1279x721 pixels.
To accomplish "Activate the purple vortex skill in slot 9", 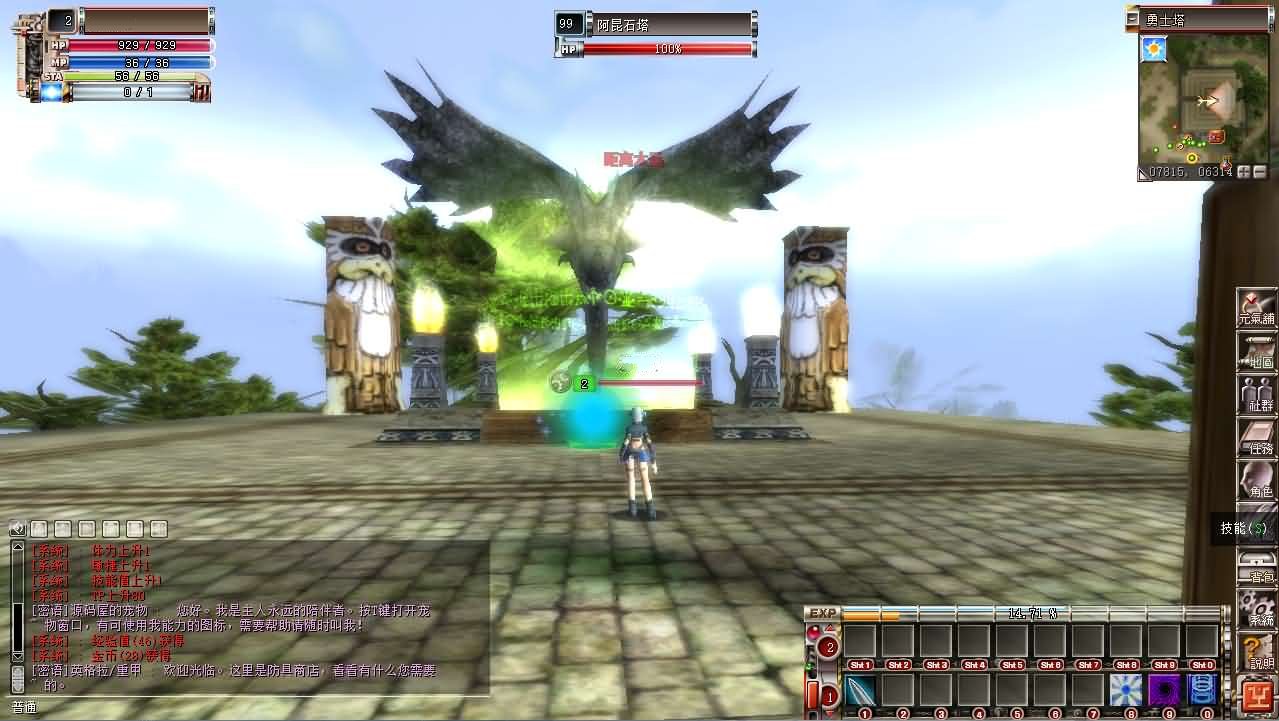I will tap(1163, 691).
